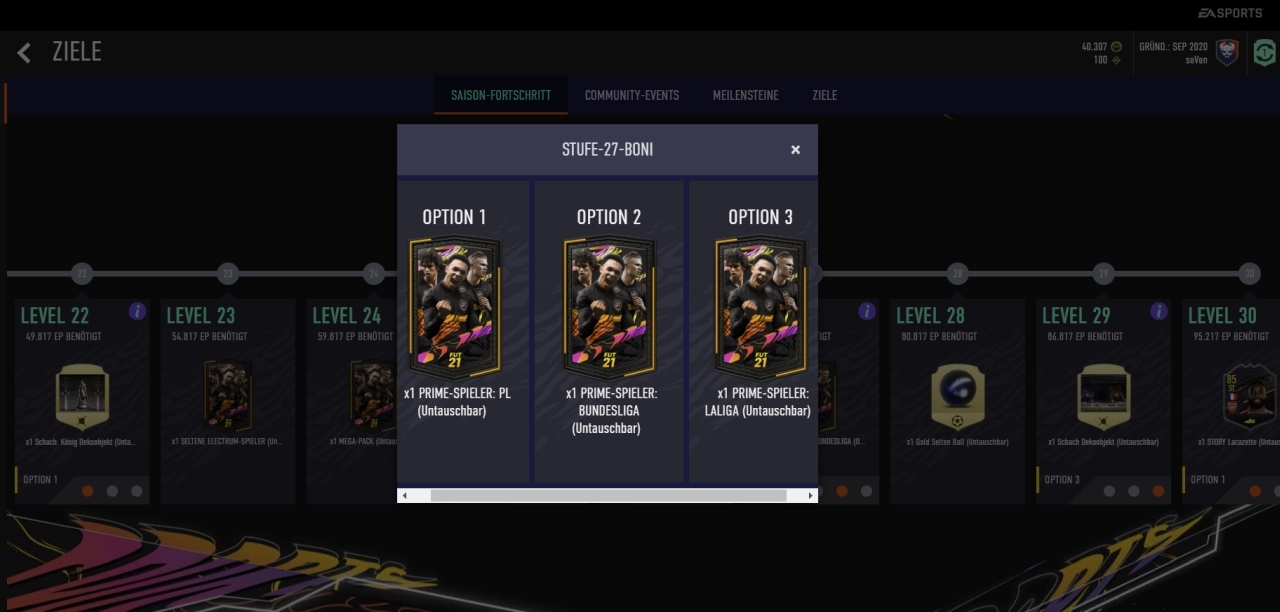Open the Community-Events tab

coord(631,95)
